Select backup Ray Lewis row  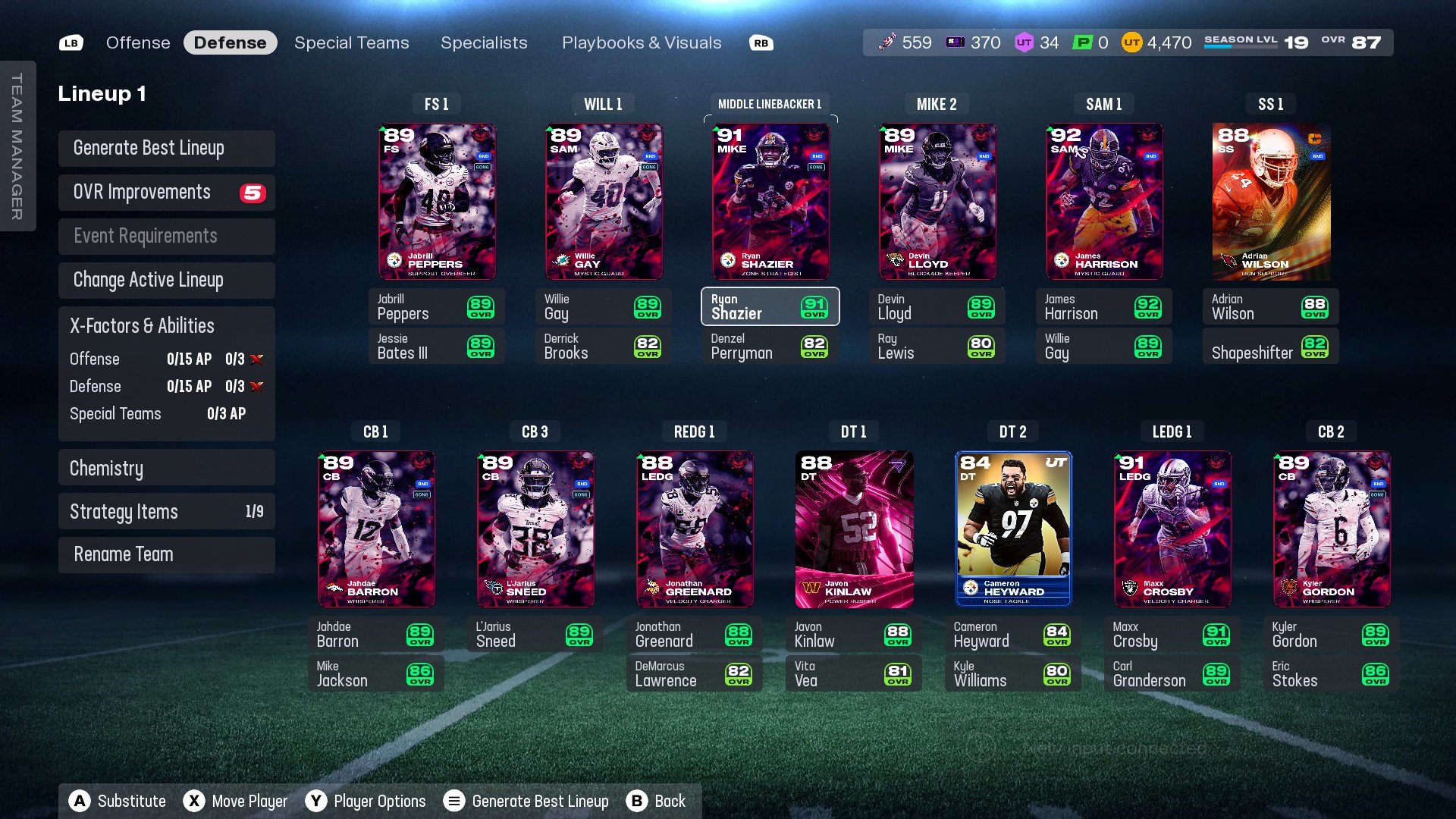pos(937,347)
